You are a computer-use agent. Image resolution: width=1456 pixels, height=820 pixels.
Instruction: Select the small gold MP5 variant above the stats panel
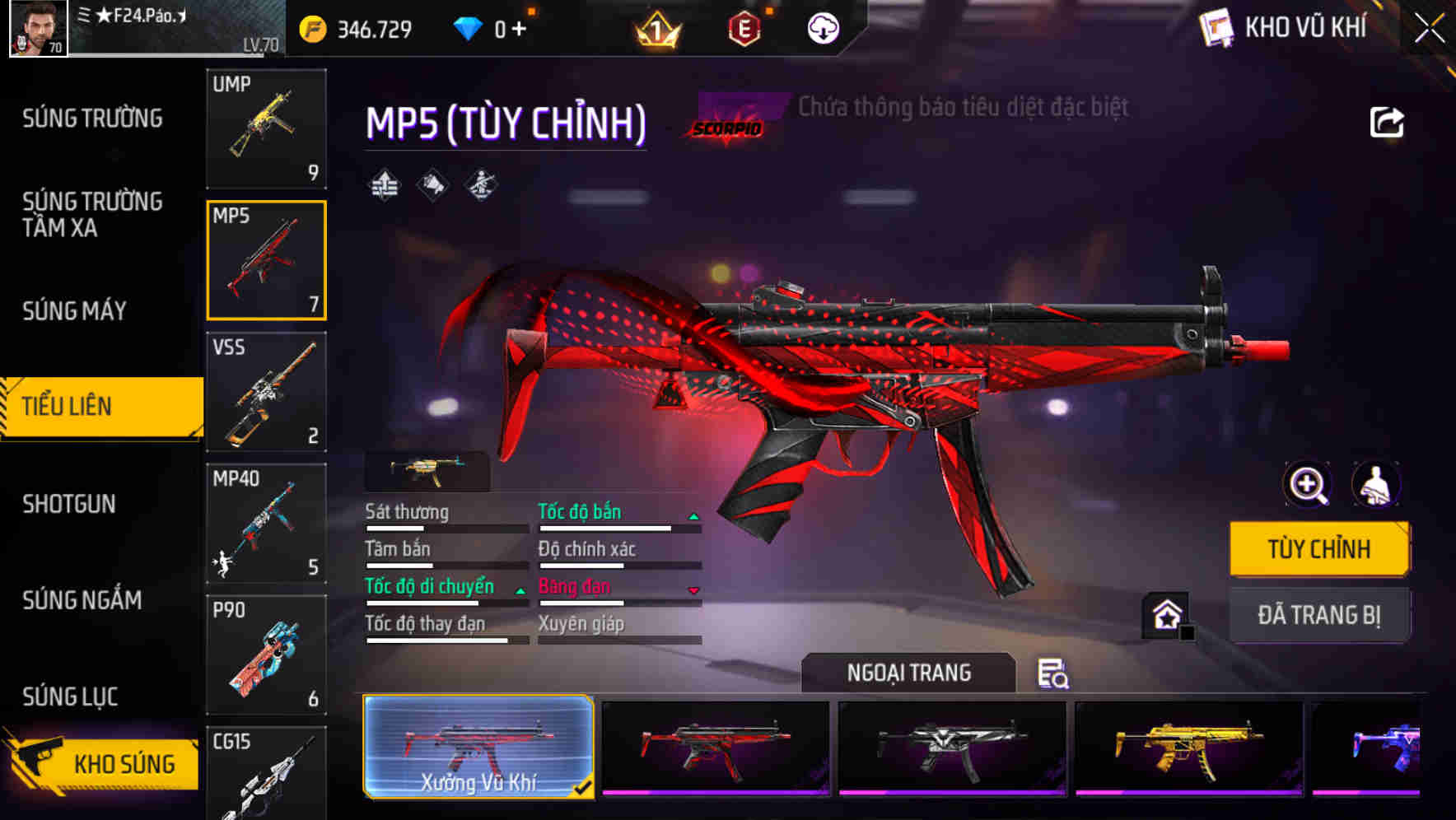pos(427,469)
